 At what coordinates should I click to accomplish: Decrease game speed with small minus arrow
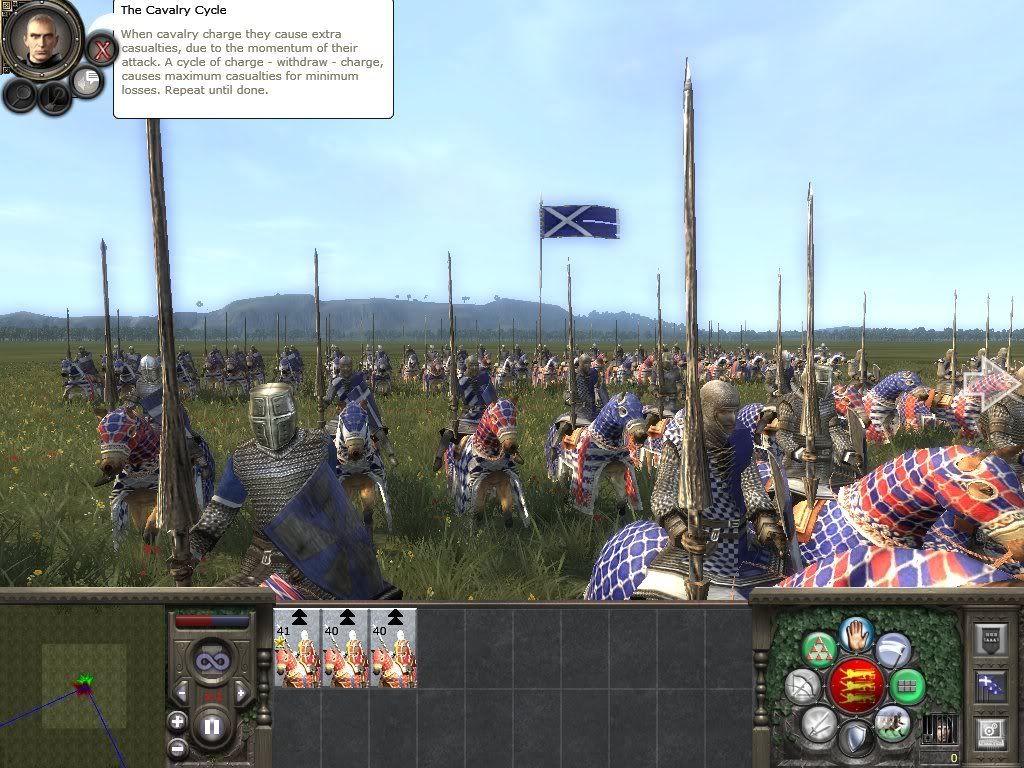tap(183, 692)
